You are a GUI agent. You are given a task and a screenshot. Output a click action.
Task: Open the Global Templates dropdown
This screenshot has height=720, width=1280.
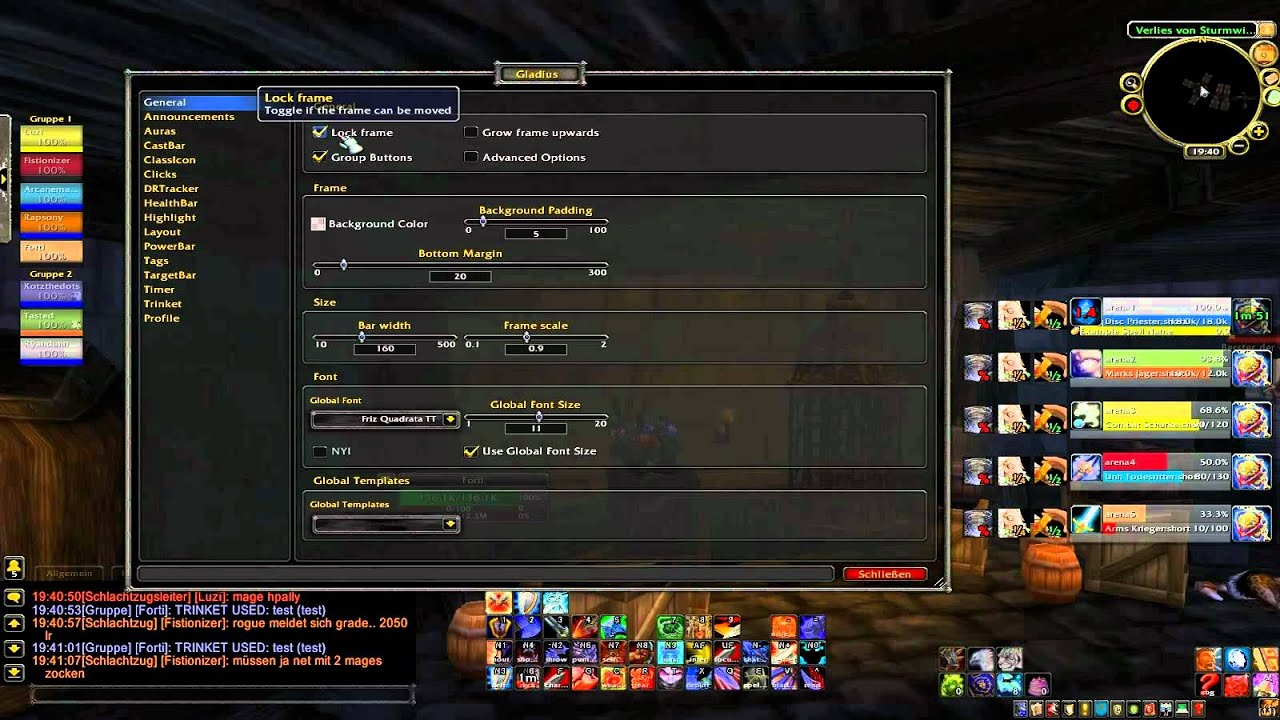pos(450,524)
